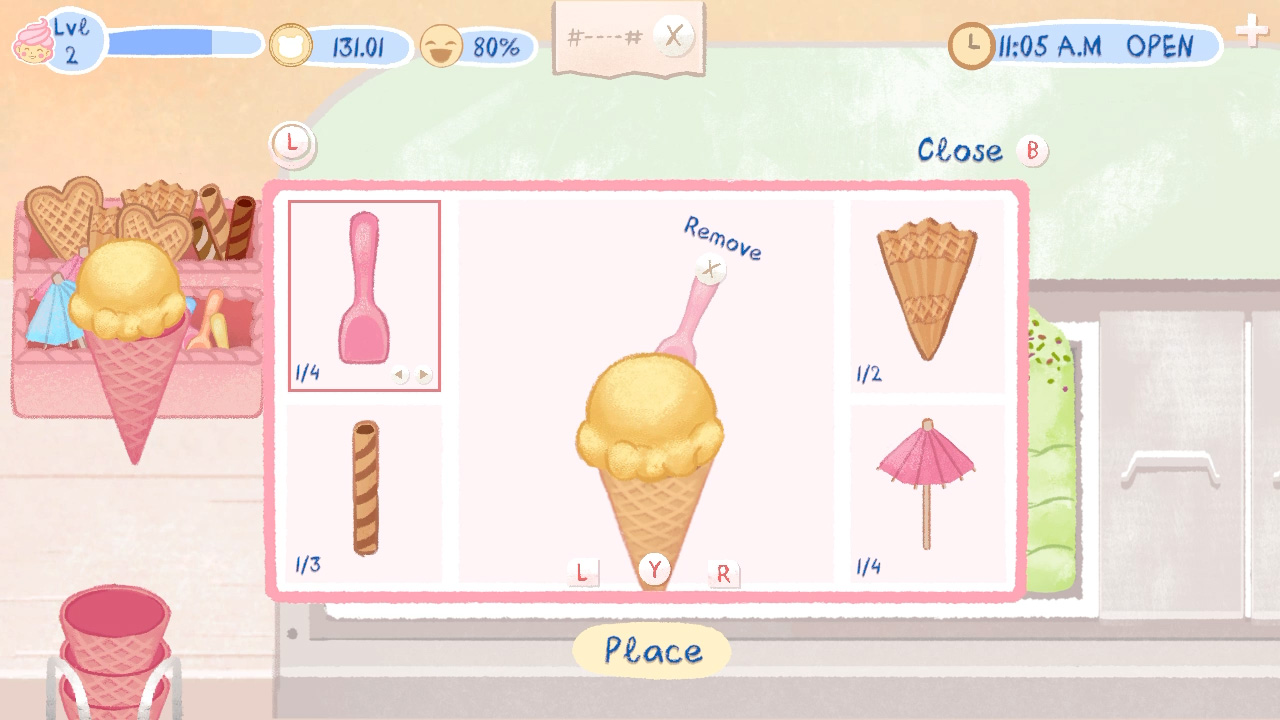
Task: Dismiss the order ticket with X
Action: coord(673,35)
